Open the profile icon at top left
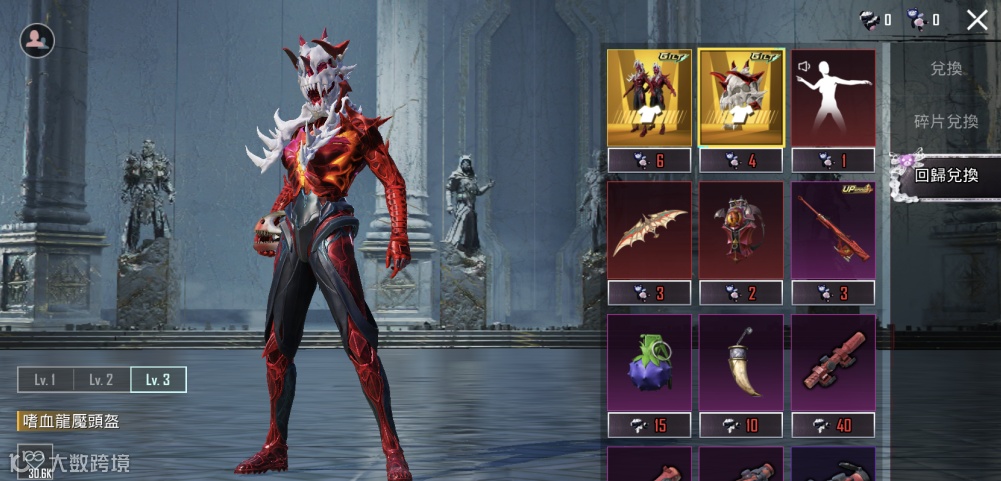 tap(37, 40)
